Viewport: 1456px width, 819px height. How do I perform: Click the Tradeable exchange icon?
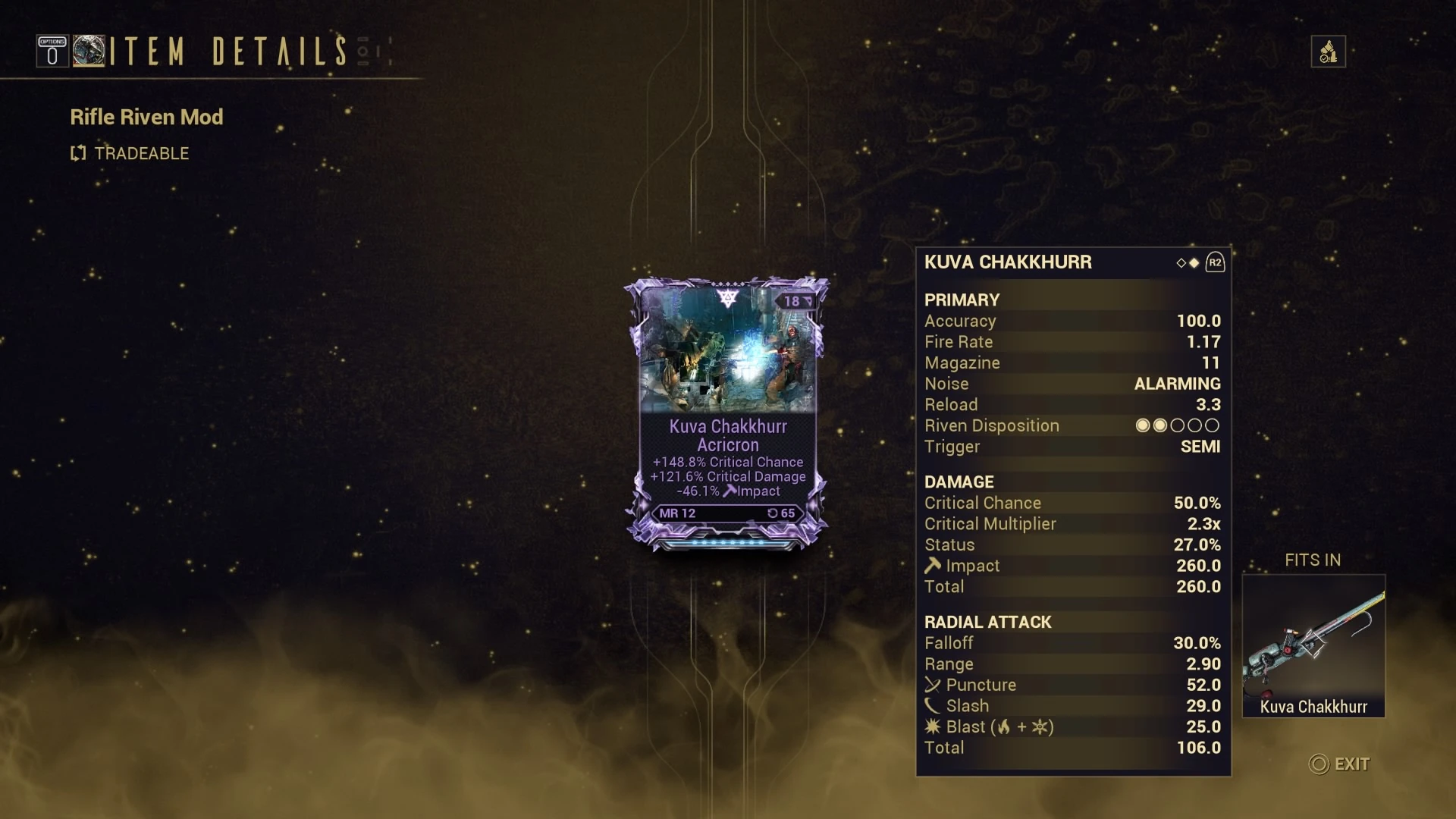tap(79, 153)
